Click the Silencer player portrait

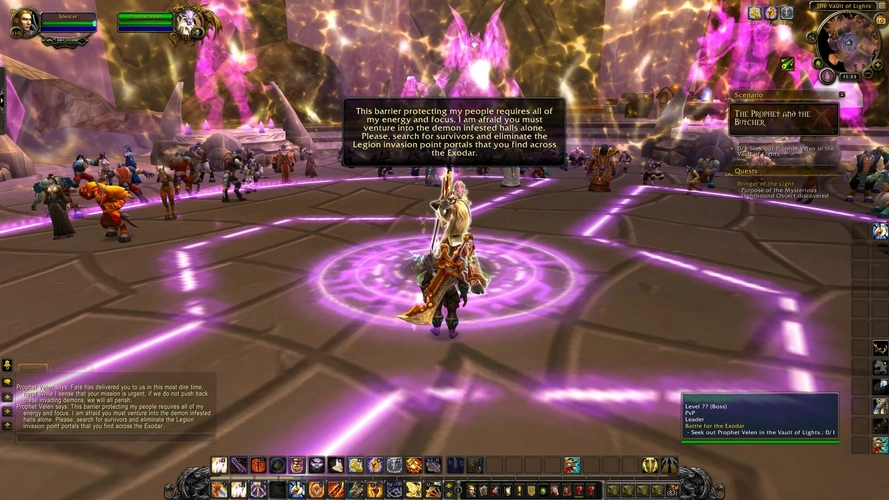23,23
